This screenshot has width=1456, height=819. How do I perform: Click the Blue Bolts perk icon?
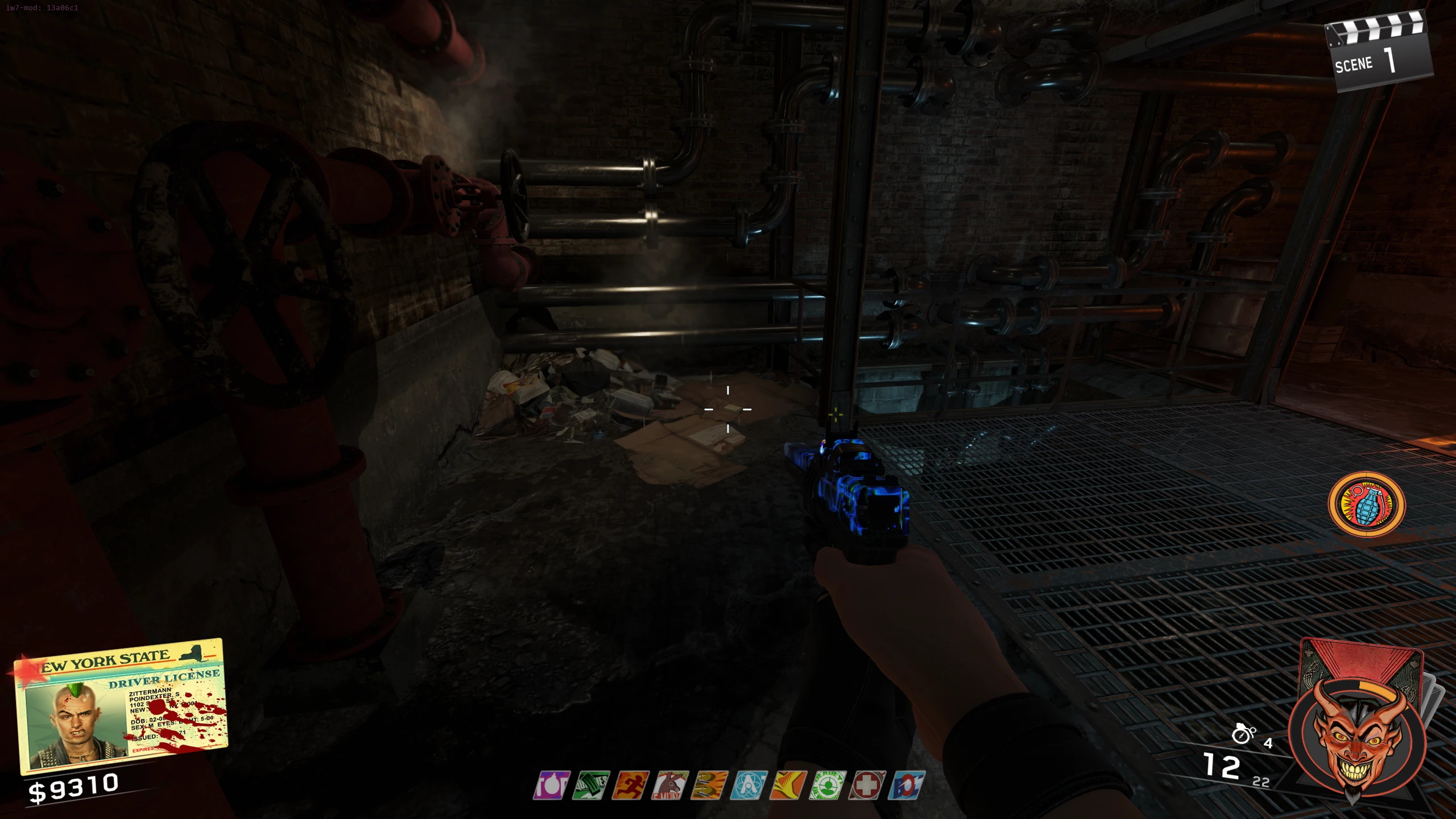tap(907, 785)
